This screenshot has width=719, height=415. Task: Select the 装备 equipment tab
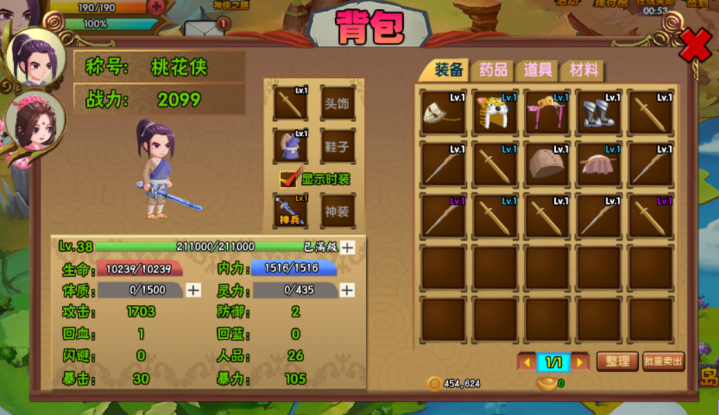(x=447, y=70)
